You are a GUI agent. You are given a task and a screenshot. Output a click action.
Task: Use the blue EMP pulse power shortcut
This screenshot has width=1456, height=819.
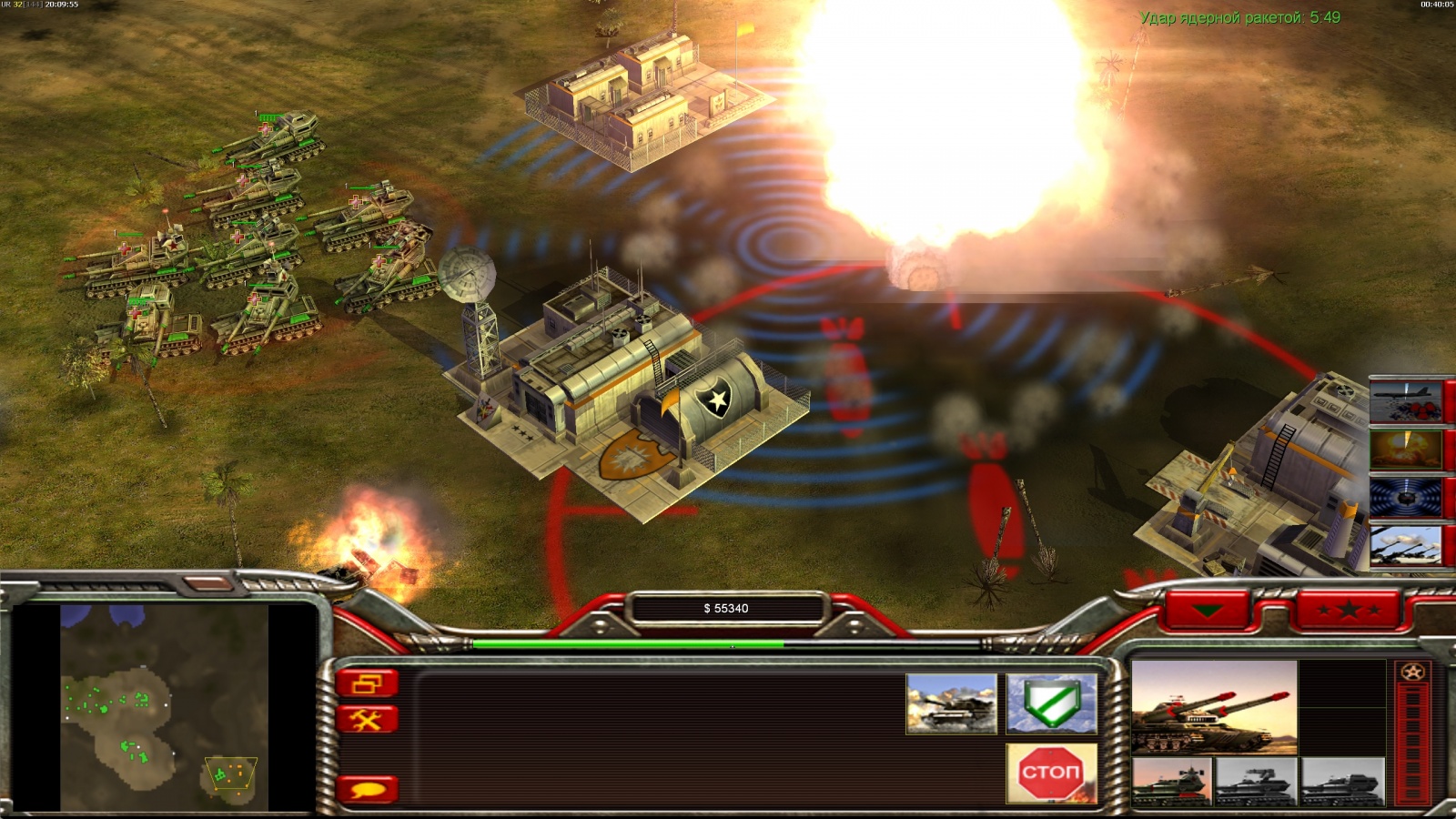tap(1406, 498)
